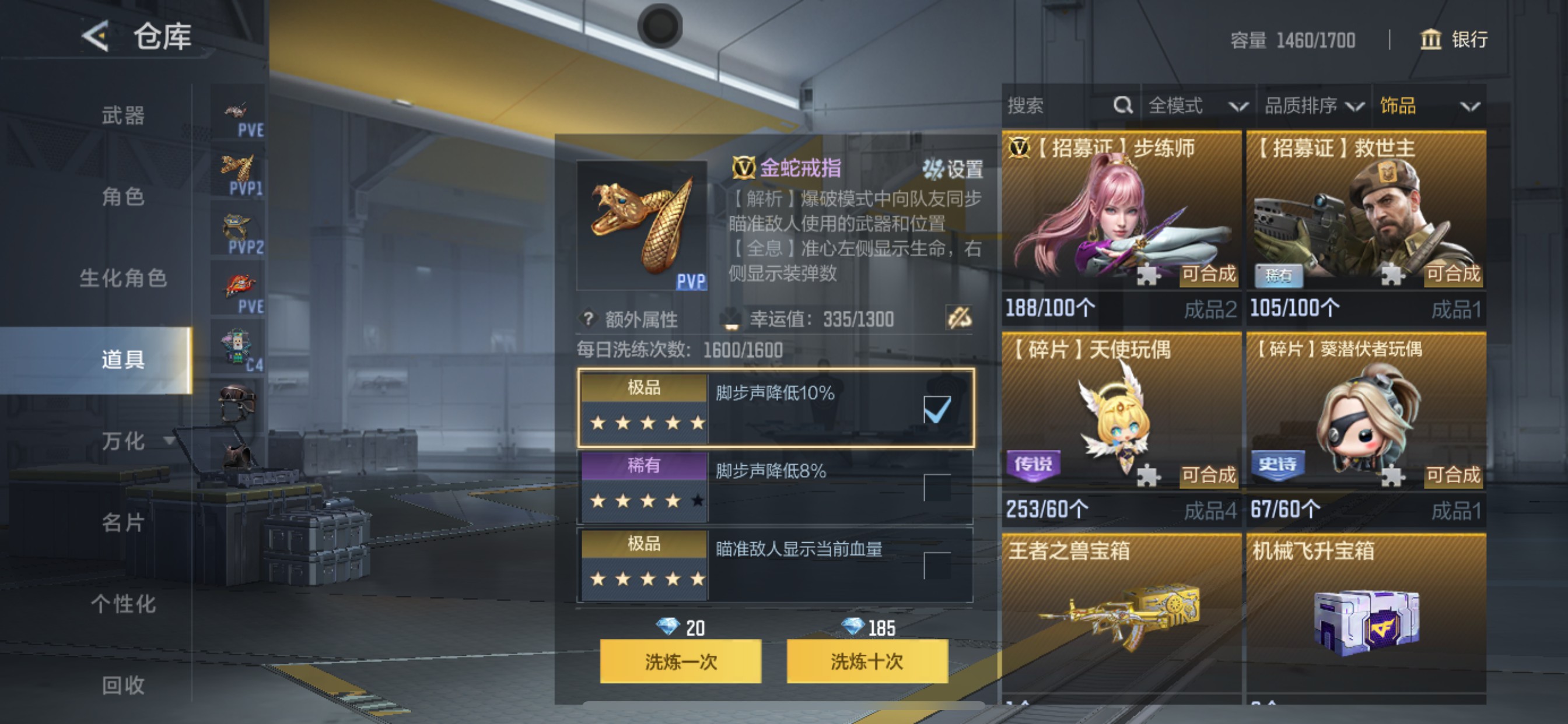This screenshot has height=724, width=1568.
Task: Click the 搜索 search input field
Action: [1047, 106]
